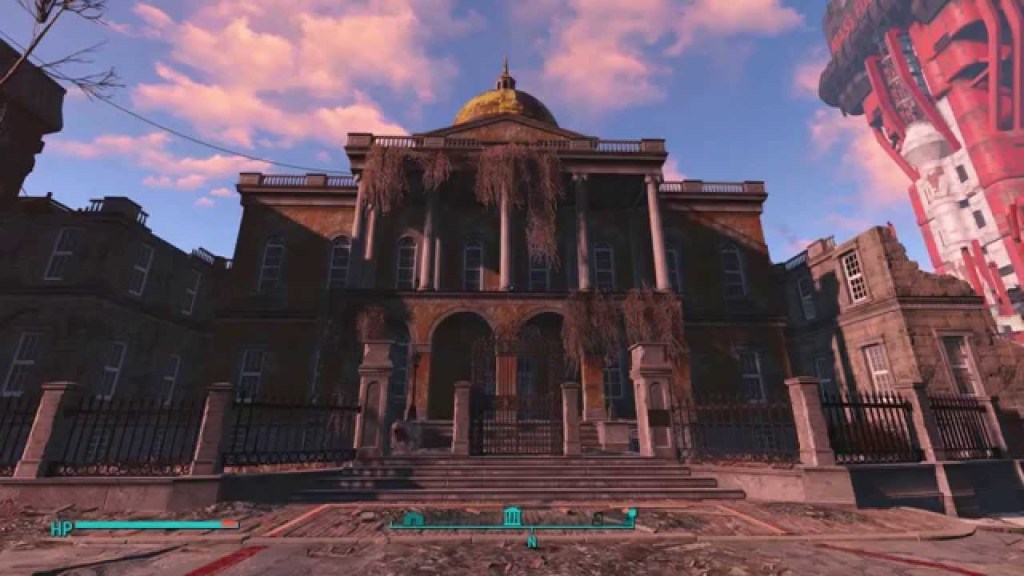The image size is (1024, 576).
Task: Click the columned building marker on the compass
Action: (x=512, y=516)
